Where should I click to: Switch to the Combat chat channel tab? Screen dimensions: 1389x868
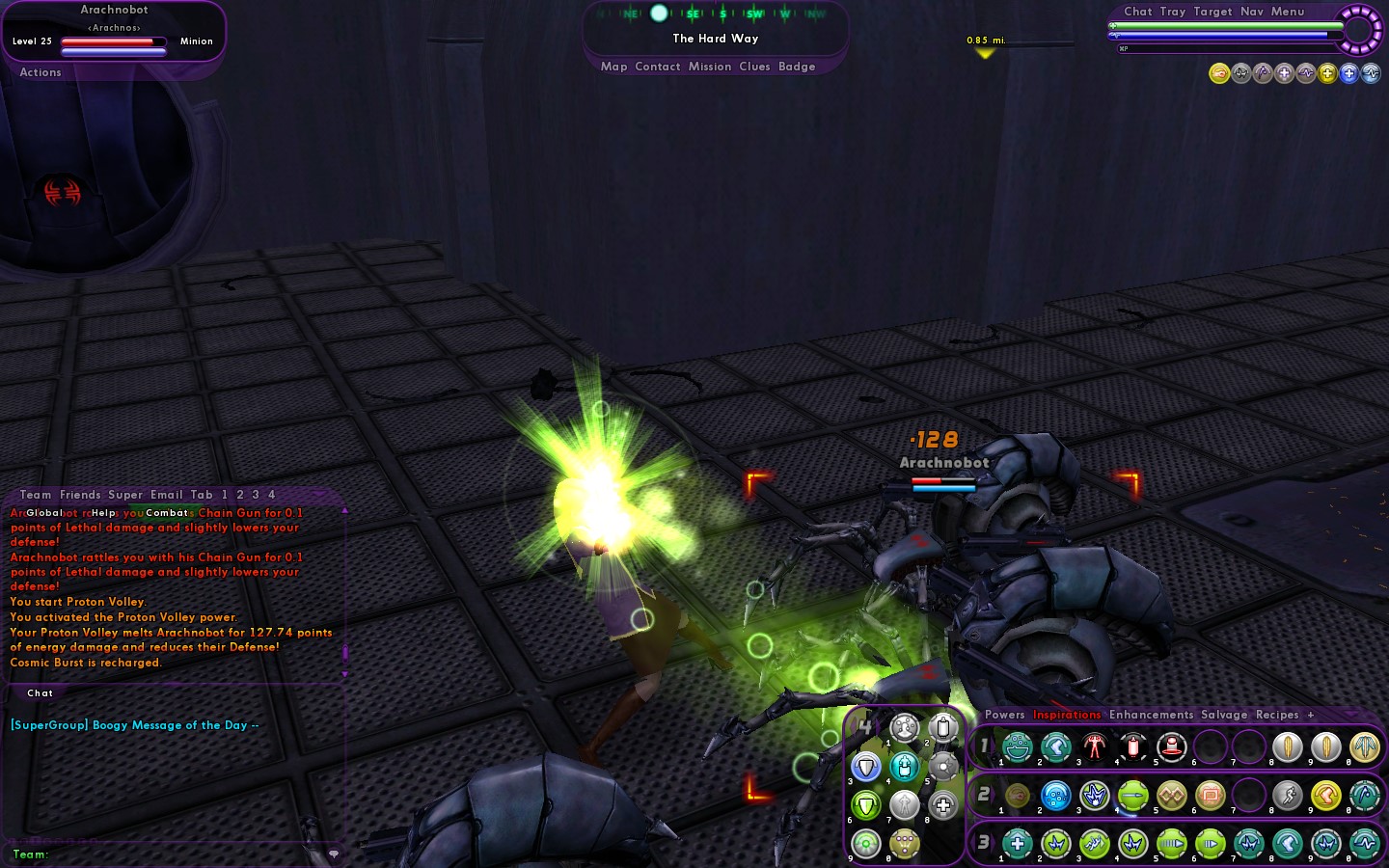pyautogui.click(x=167, y=513)
